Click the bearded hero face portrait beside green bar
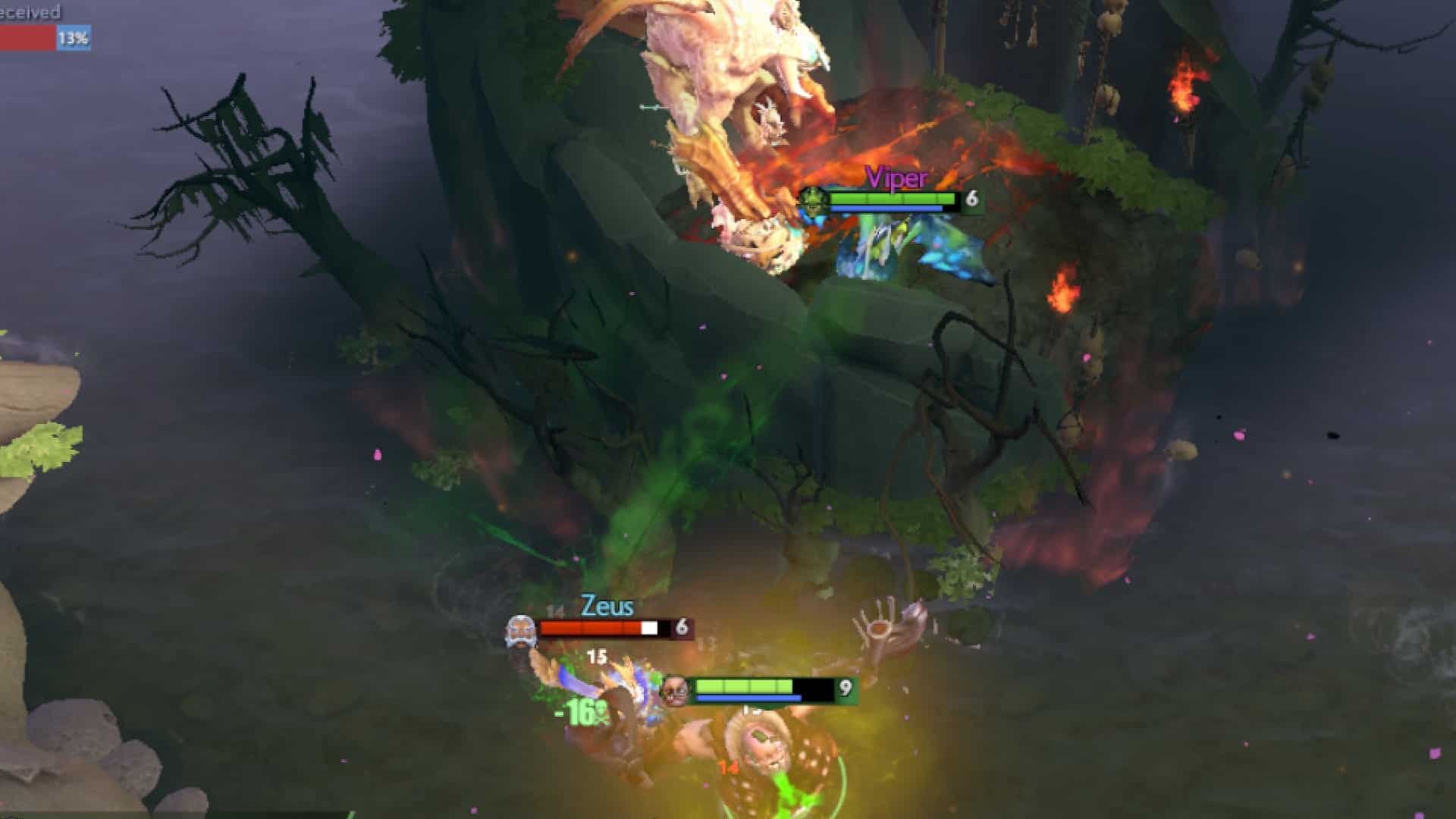 [x=675, y=690]
